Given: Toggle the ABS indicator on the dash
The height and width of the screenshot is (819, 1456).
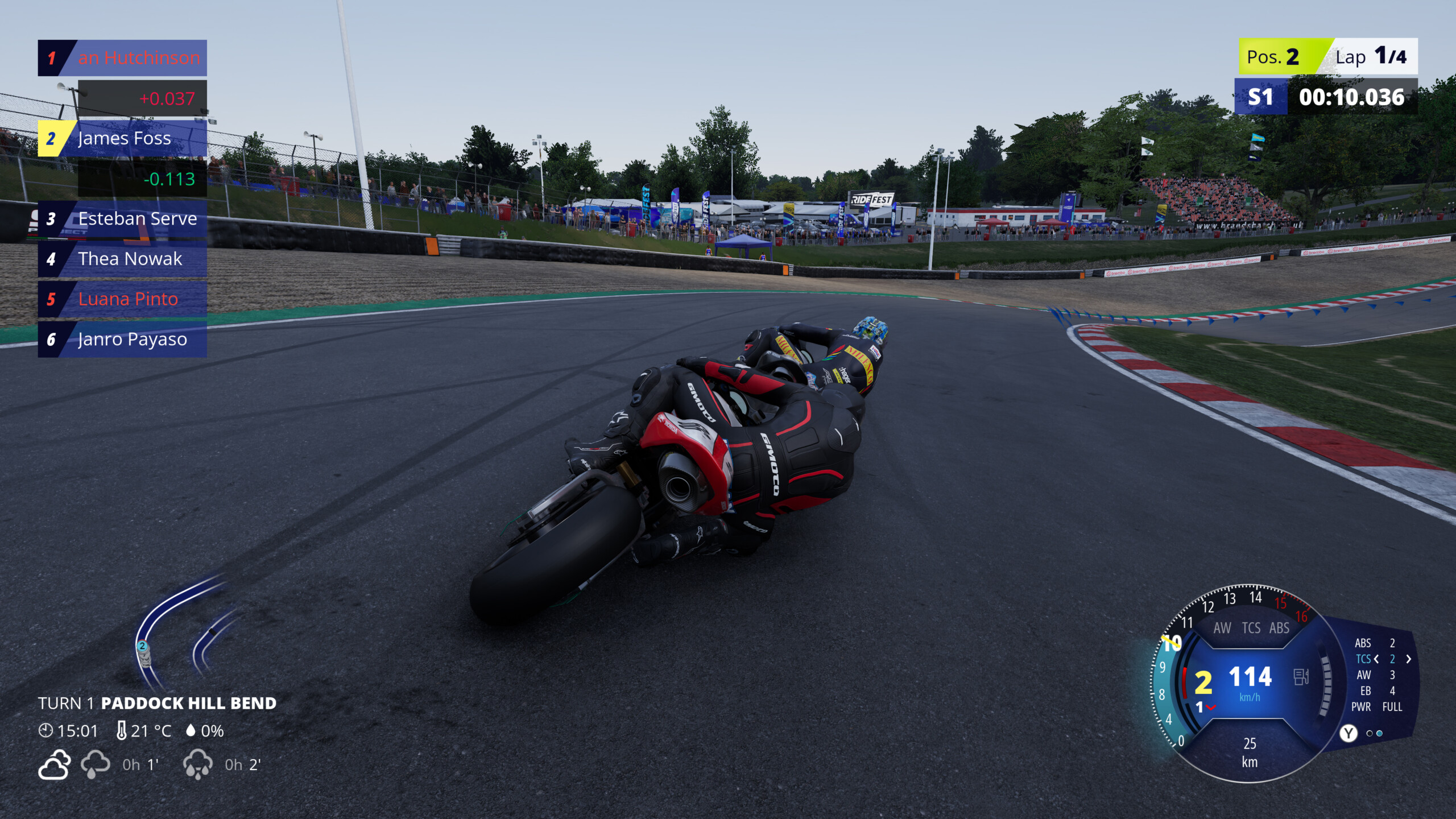Looking at the screenshot, I should [1279, 628].
